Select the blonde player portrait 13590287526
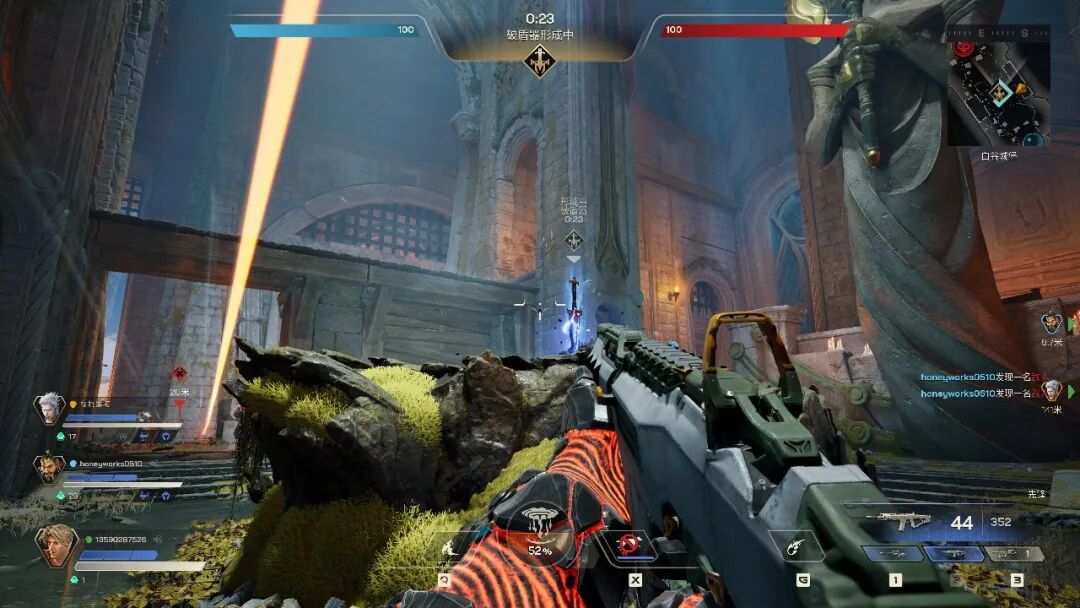The image size is (1080, 608). pyautogui.click(x=55, y=545)
